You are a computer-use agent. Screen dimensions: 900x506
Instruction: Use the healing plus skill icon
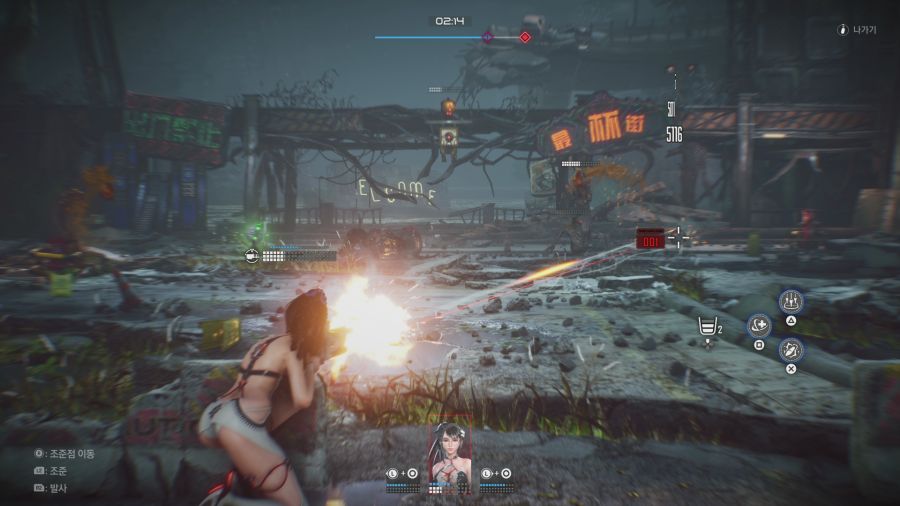tap(759, 325)
